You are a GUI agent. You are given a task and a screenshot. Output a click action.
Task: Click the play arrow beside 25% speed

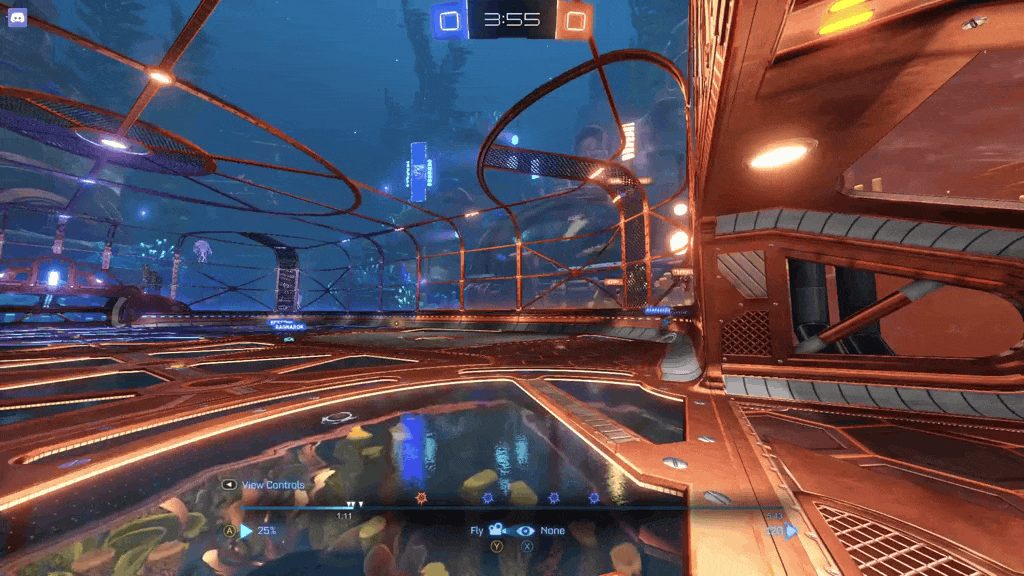pyautogui.click(x=246, y=531)
